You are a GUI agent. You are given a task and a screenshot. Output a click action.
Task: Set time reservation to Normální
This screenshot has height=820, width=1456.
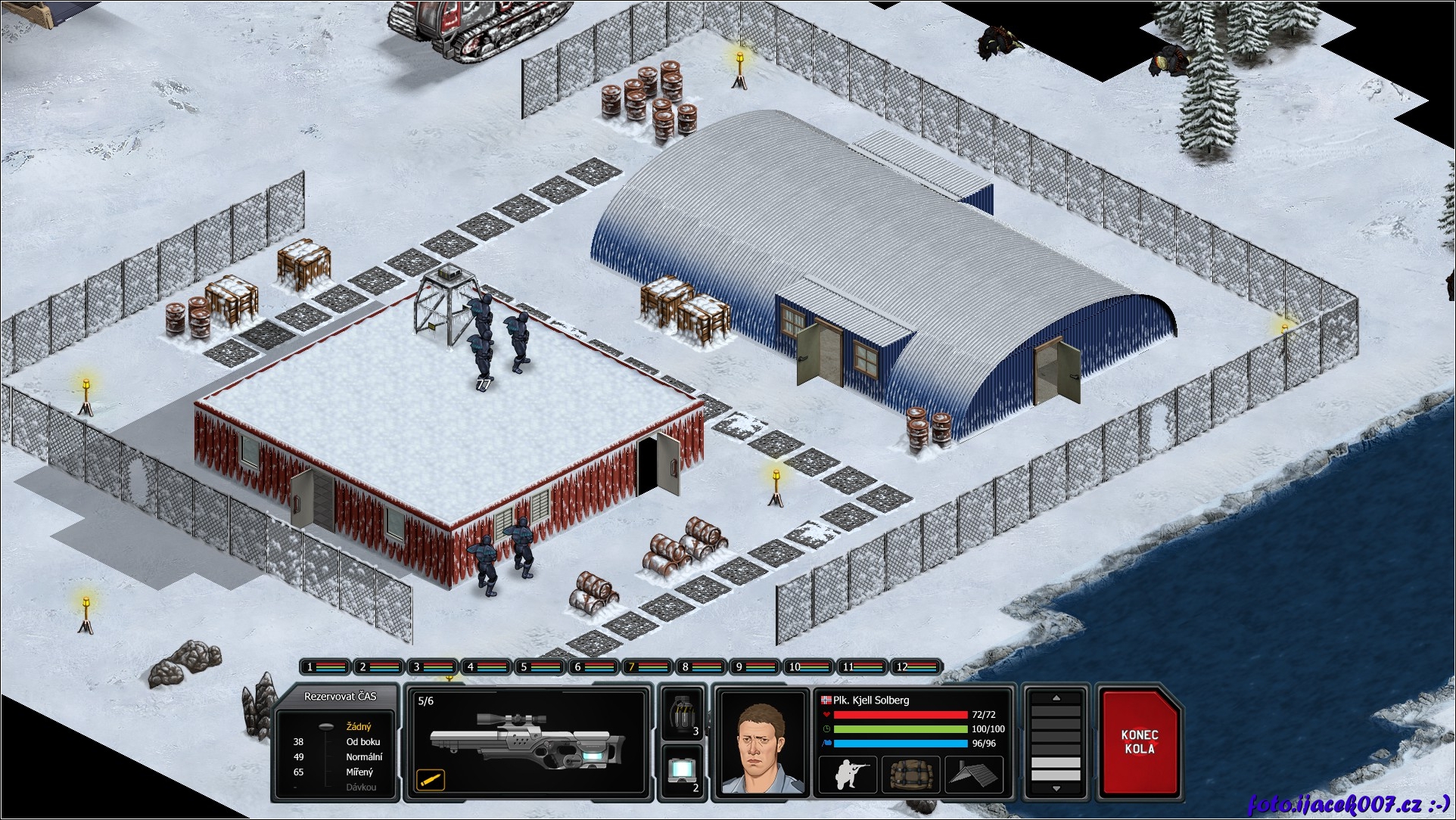(364, 757)
